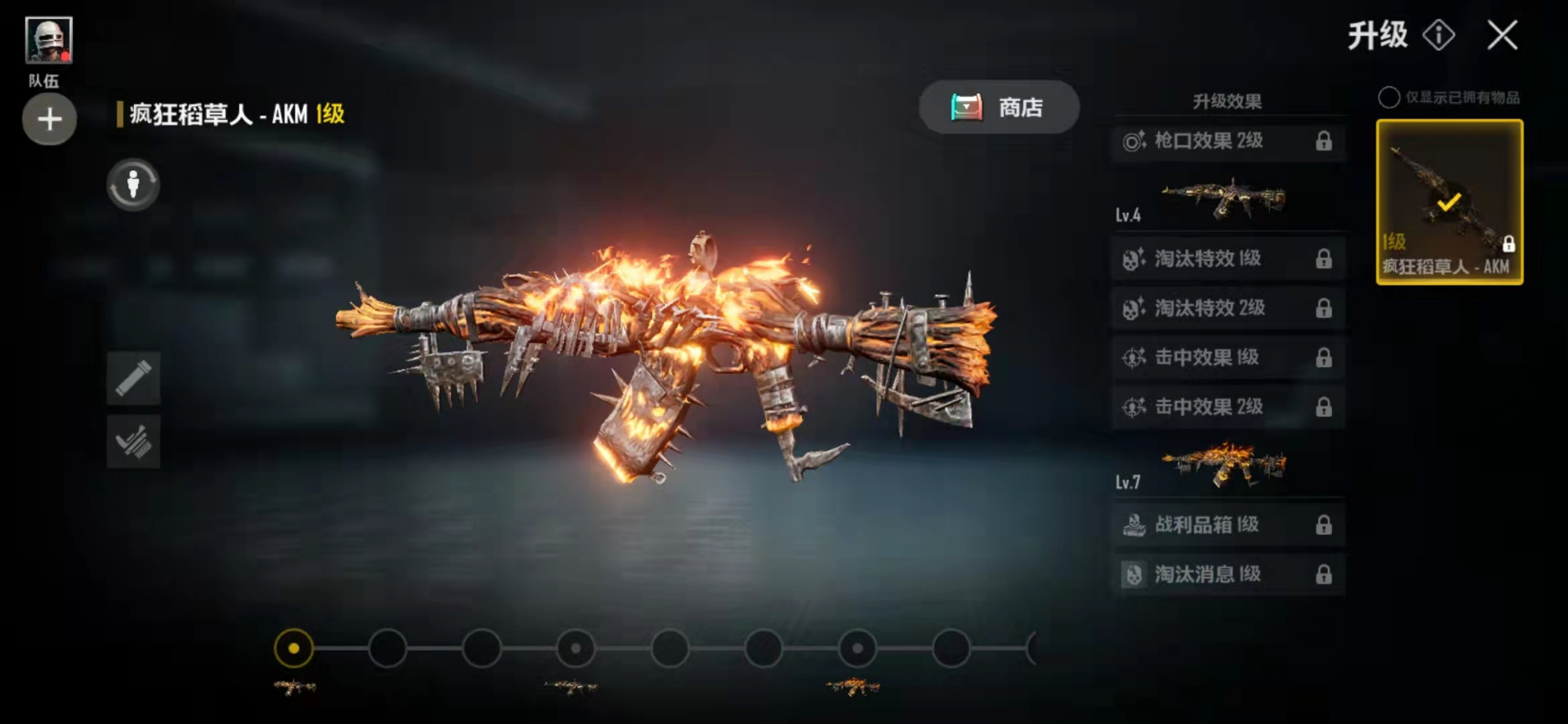Image resolution: width=1568 pixels, height=724 pixels.
Task: View the 枪口效果 2级 upgrade effect
Action: (x=1228, y=141)
